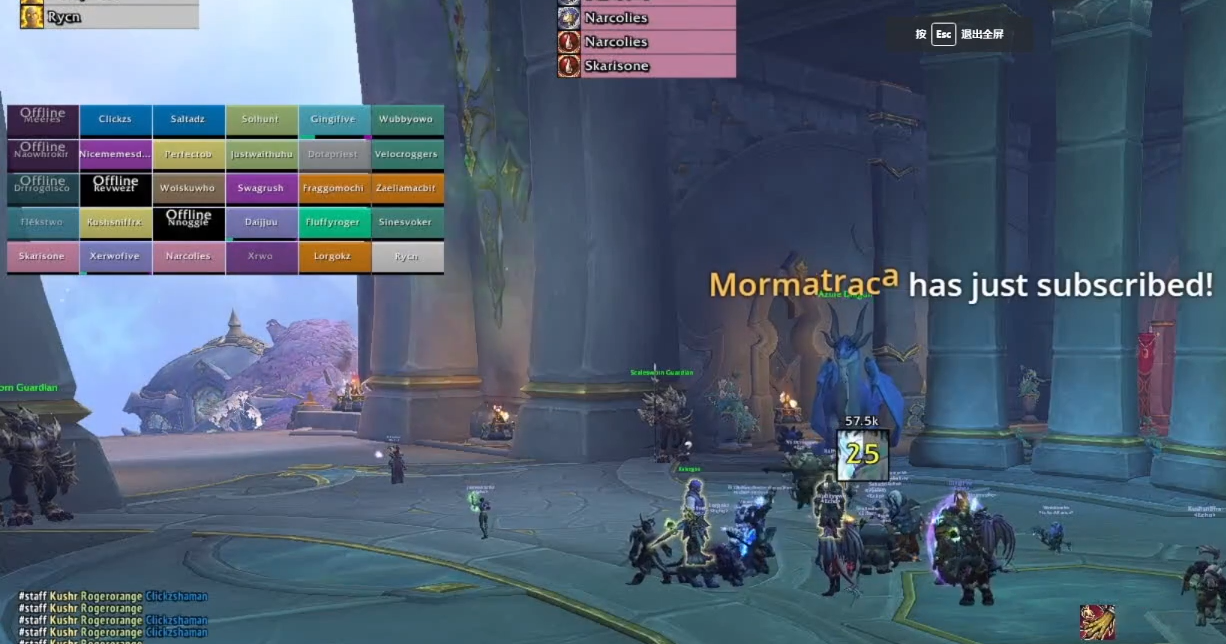Click the greyed Dotapriest raid frame

click(x=334, y=155)
